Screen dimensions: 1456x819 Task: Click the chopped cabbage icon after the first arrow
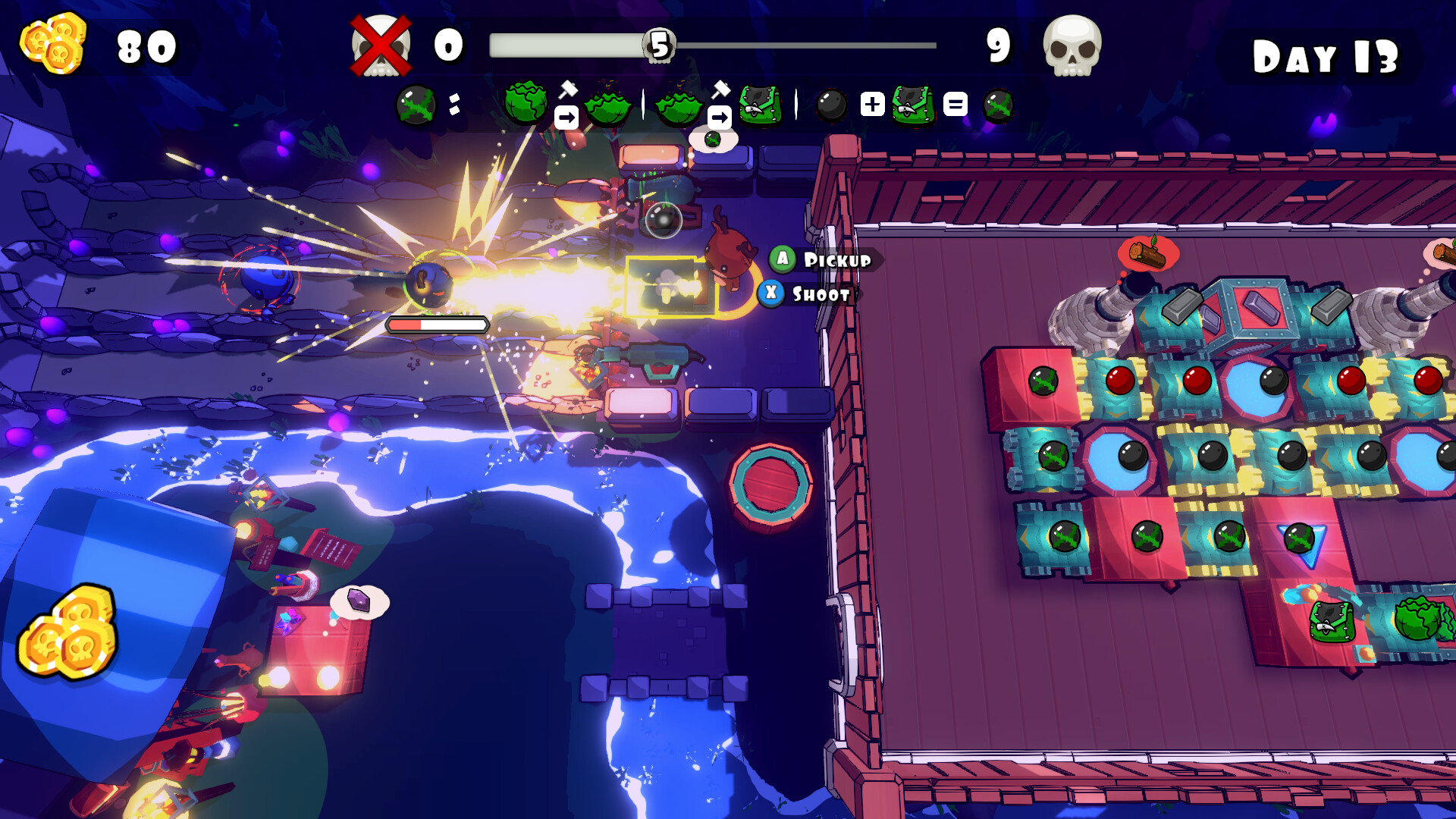(606, 108)
